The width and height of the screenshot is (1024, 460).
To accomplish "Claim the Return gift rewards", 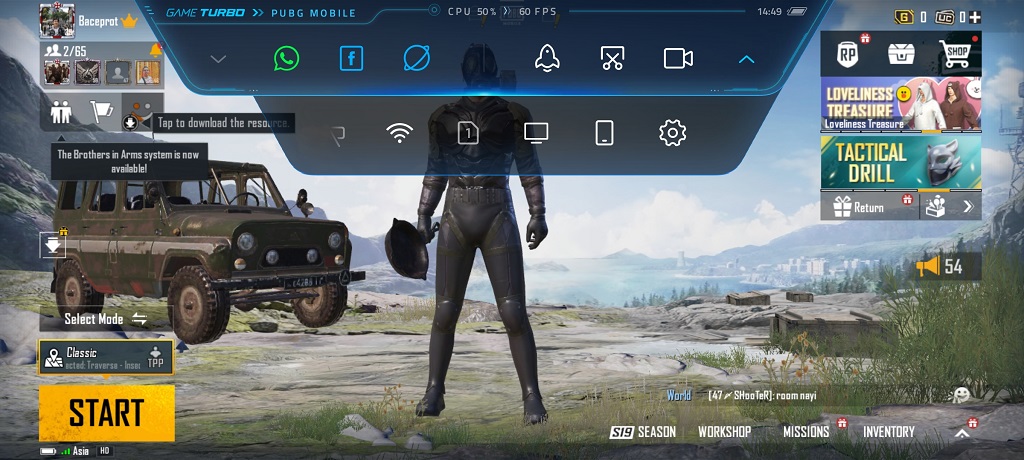I will 860,207.
